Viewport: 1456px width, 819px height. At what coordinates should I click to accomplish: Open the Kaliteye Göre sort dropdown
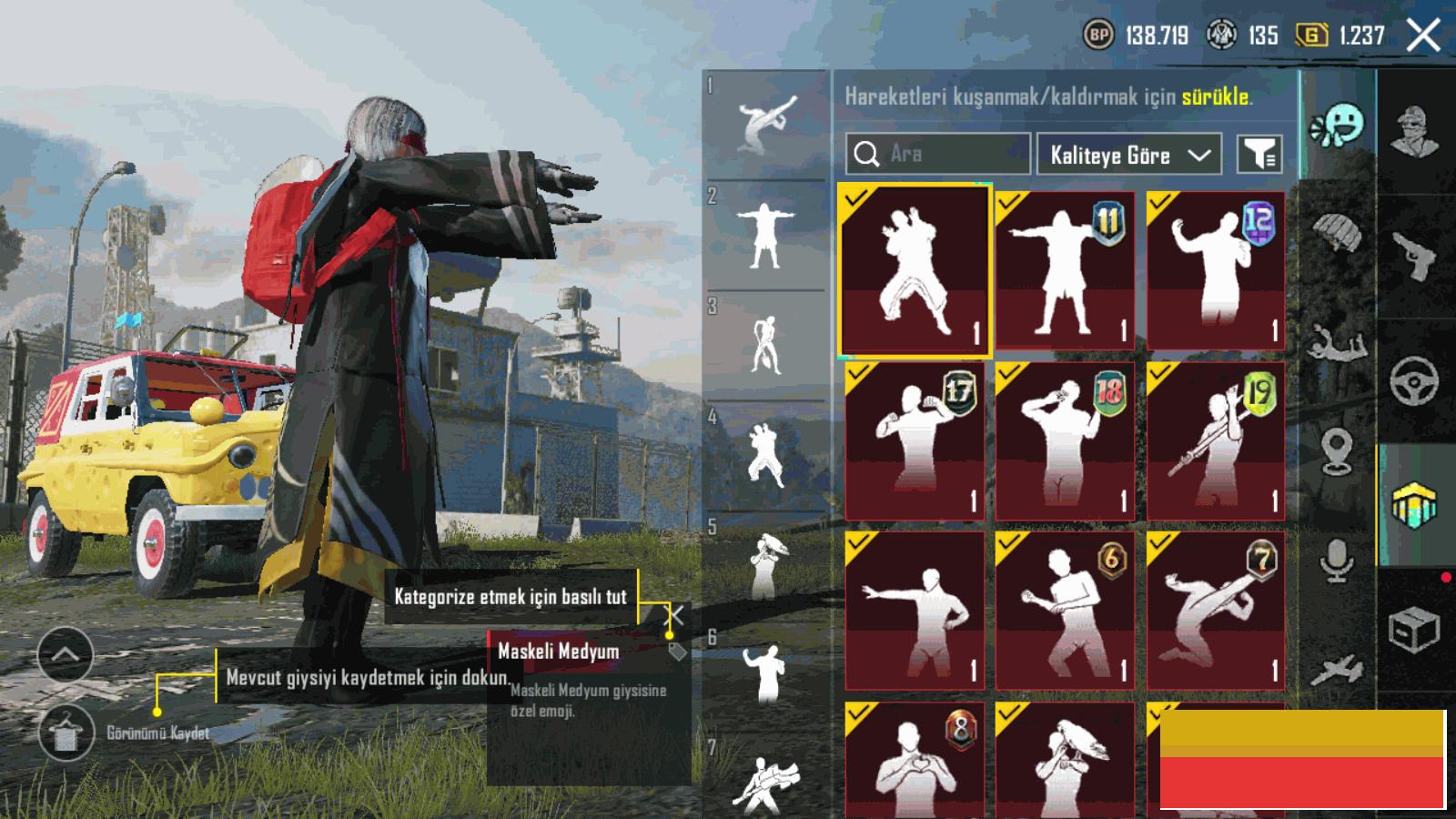pos(1129,155)
